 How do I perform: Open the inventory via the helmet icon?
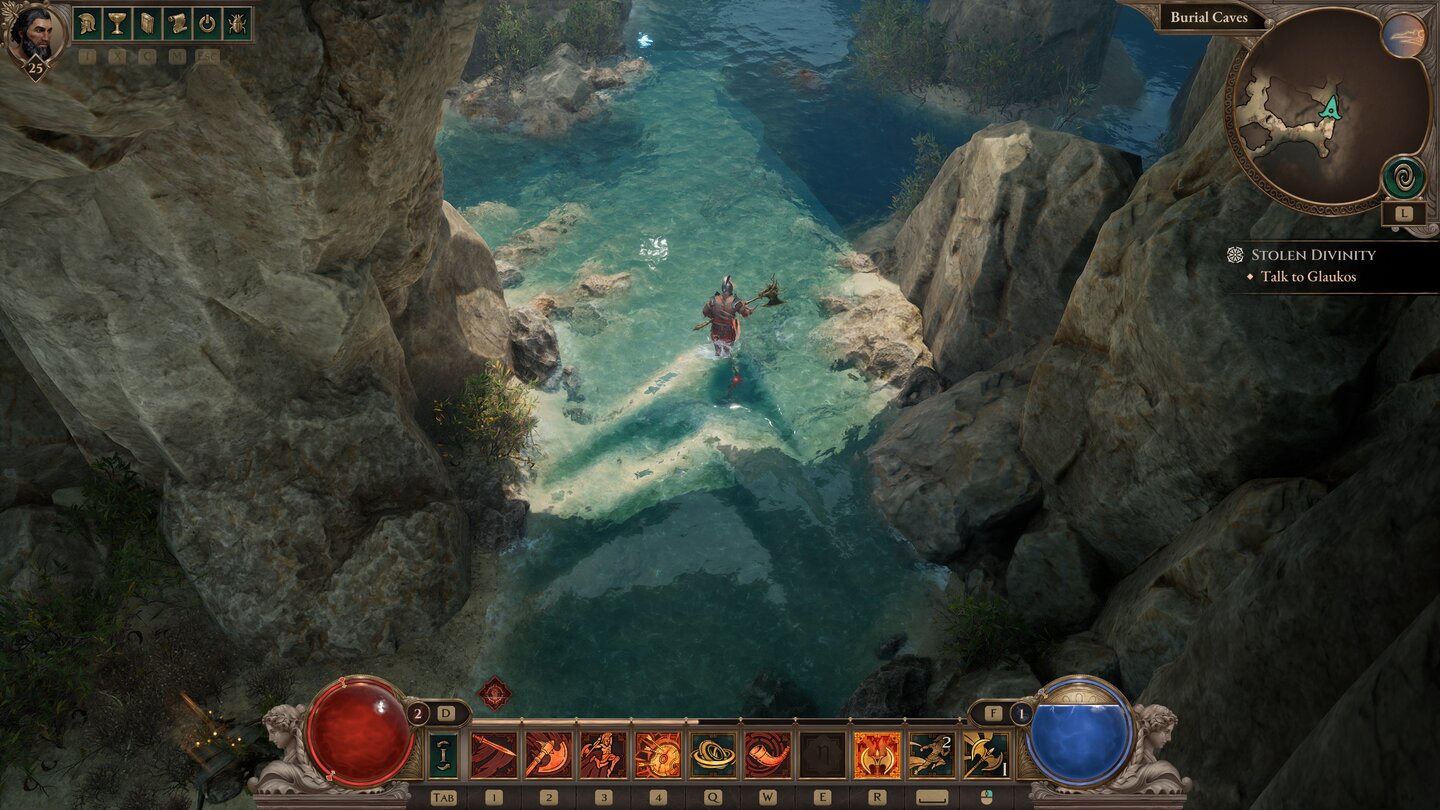click(x=85, y=24)
